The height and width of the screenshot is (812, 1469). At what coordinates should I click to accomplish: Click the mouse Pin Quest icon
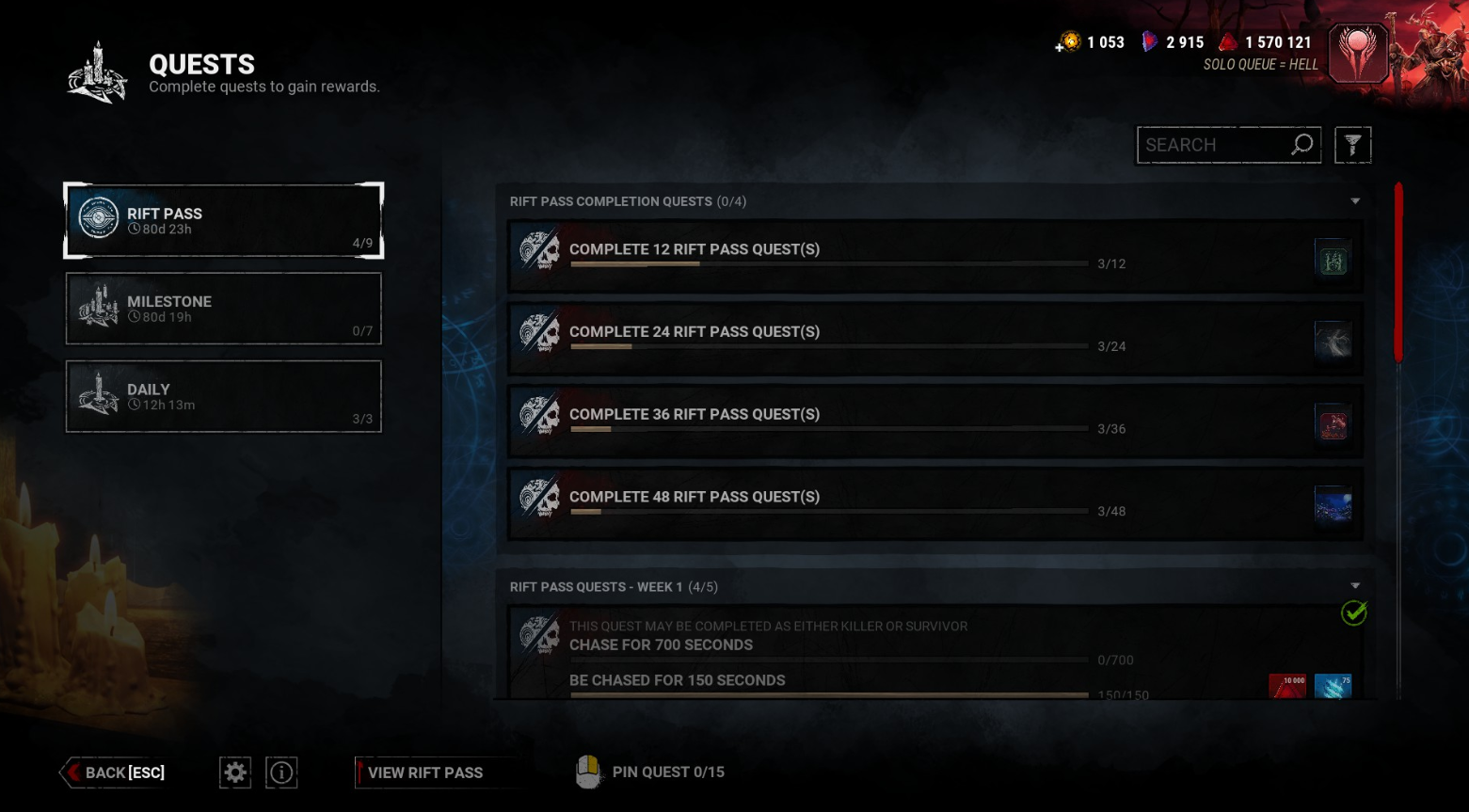click(588, 772)
